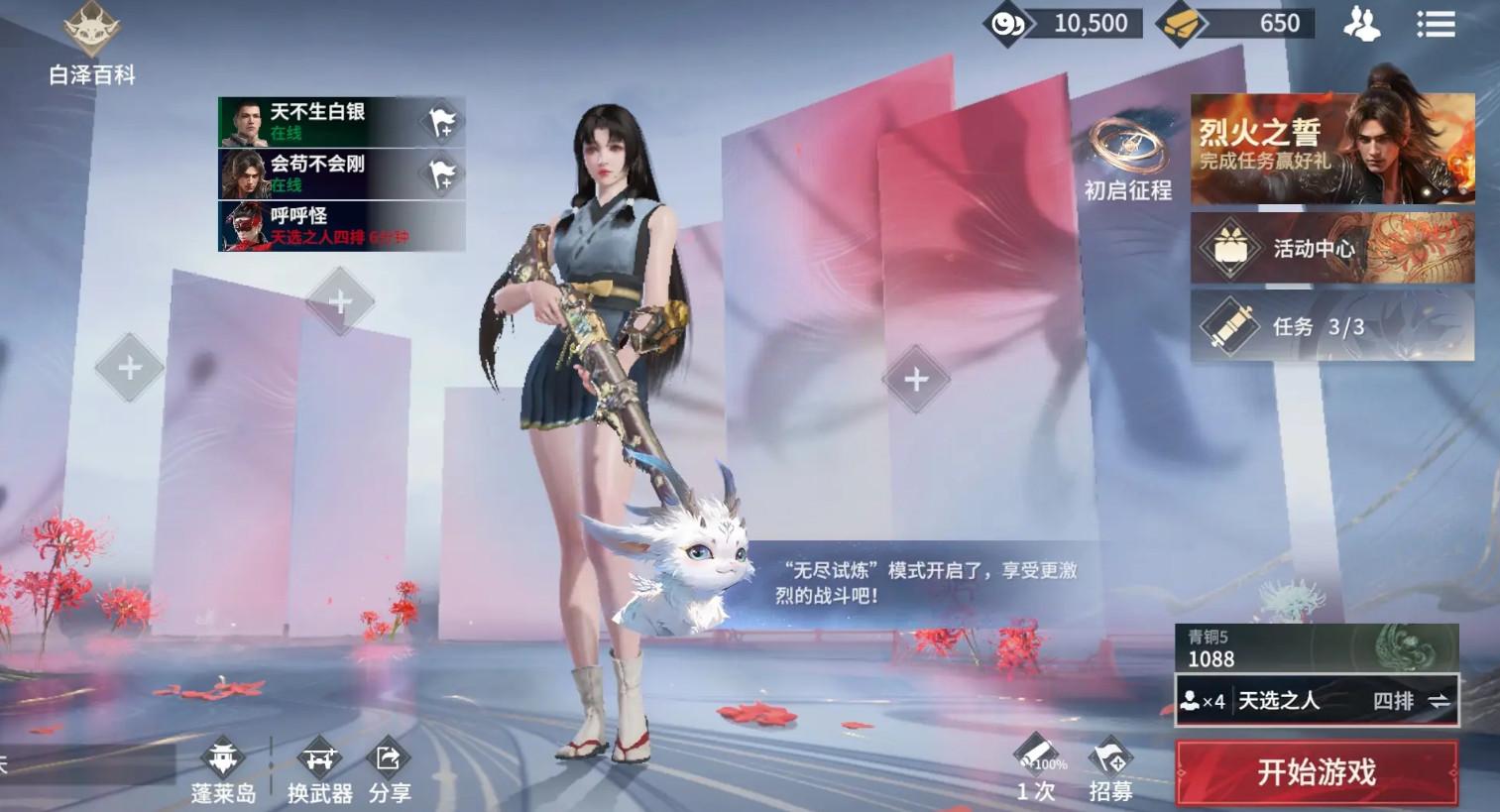
Task: Open the 烈火之誓 event banner
Action: click(x=1331, y=149)
